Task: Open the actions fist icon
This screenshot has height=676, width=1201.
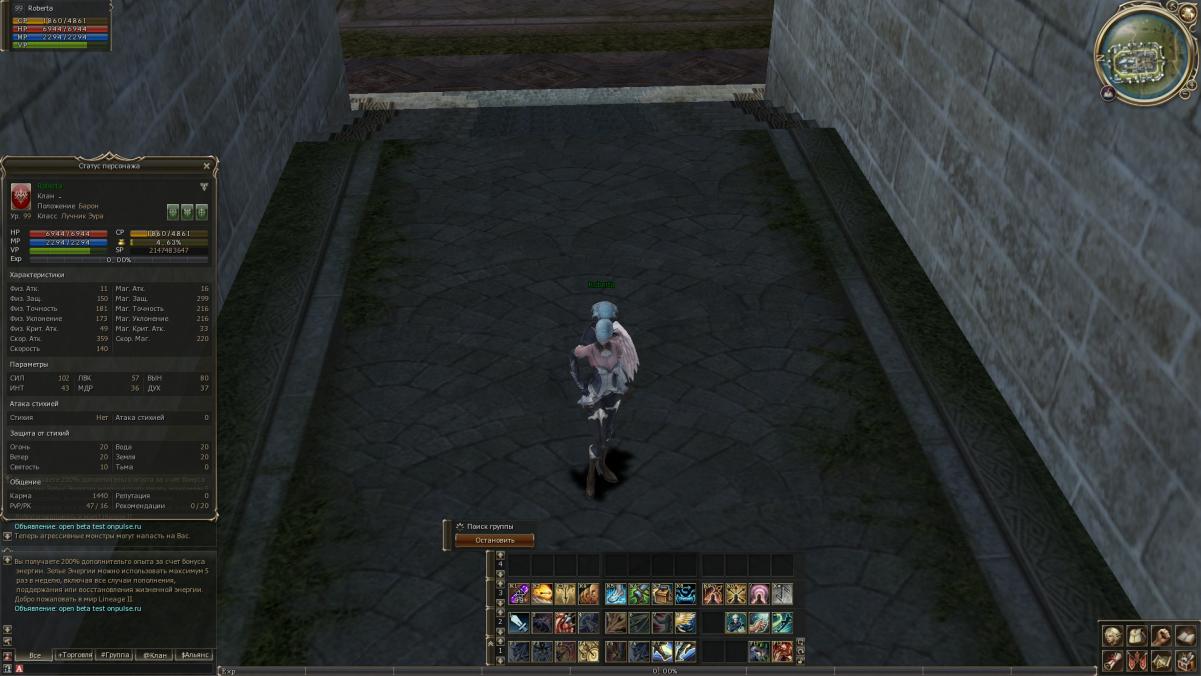Action: (1160, 636)
